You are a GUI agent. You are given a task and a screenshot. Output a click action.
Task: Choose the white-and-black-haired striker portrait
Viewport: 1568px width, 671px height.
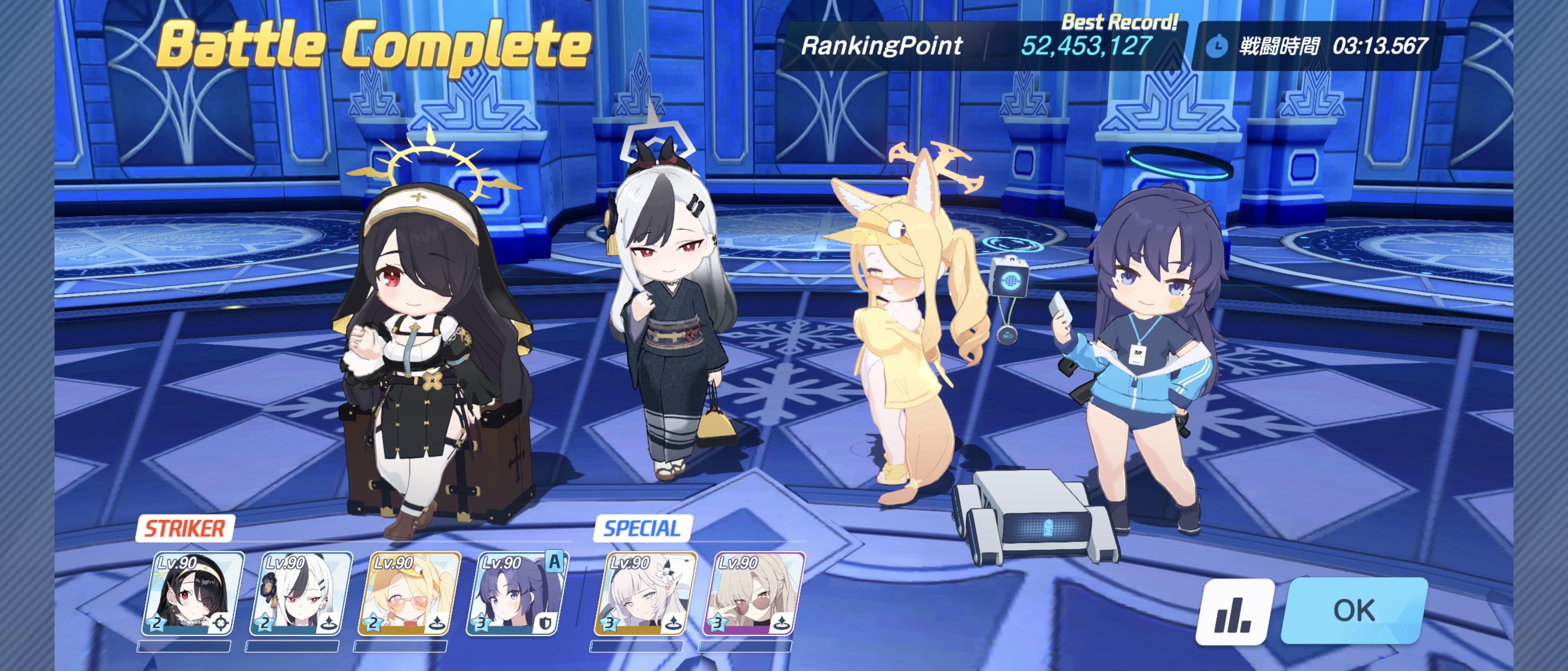point(300,593)
